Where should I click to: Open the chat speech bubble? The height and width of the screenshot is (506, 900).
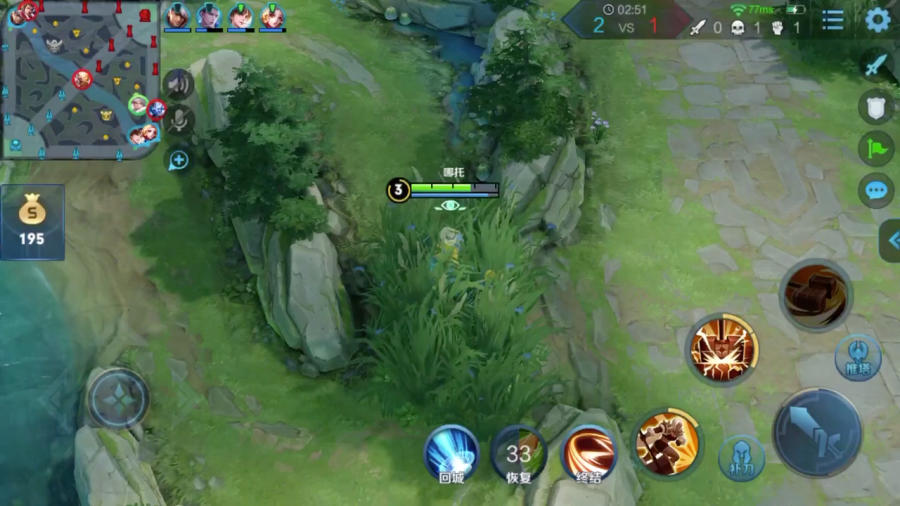[x=876, y=190]
